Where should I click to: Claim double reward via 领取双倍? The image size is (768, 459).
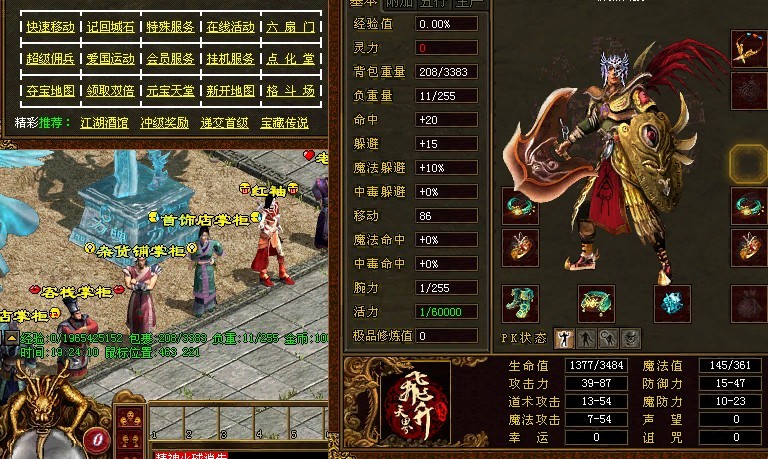(110, 91)
